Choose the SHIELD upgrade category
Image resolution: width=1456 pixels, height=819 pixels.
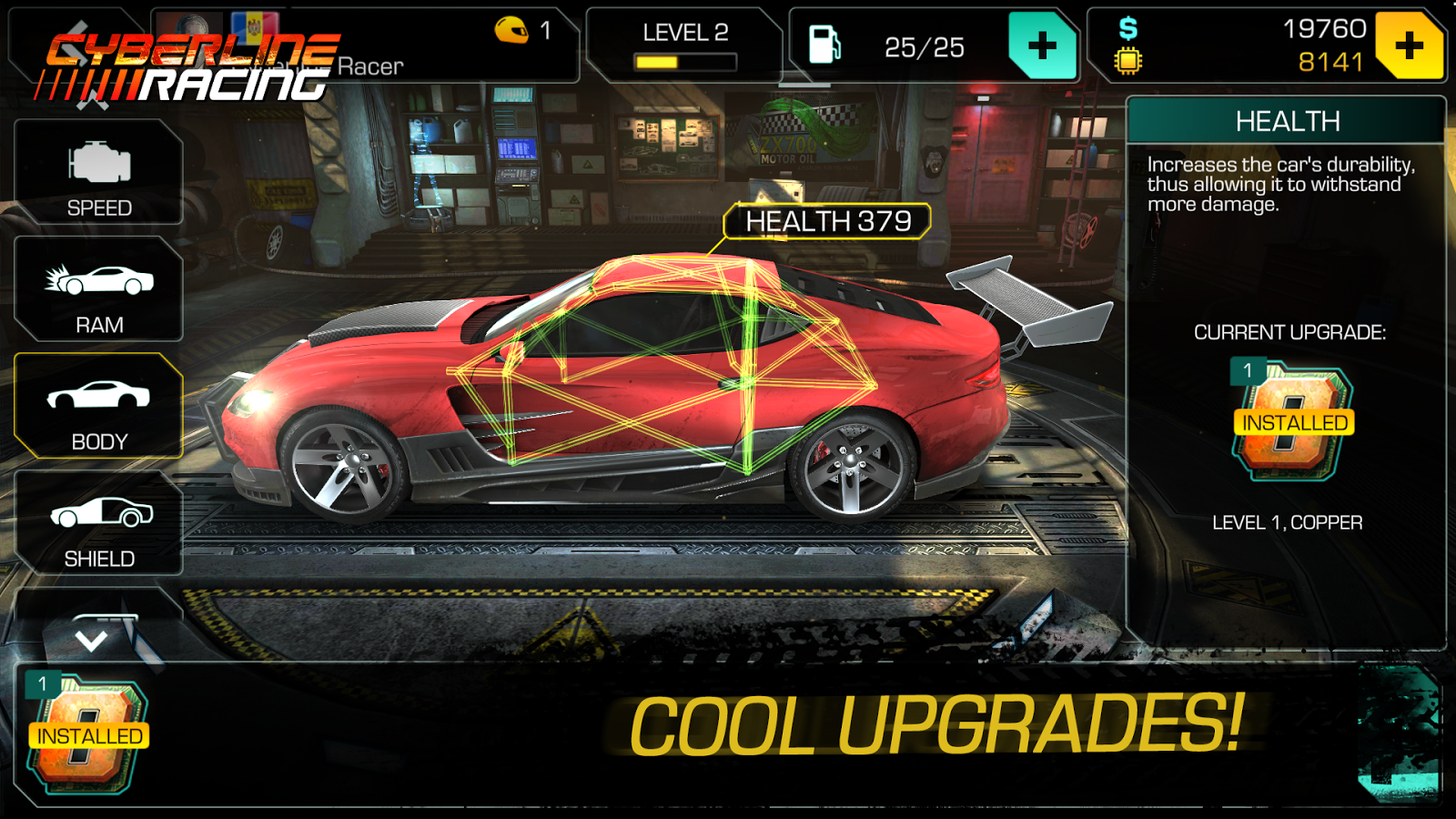pyautogui.click(x=98, y=523)
